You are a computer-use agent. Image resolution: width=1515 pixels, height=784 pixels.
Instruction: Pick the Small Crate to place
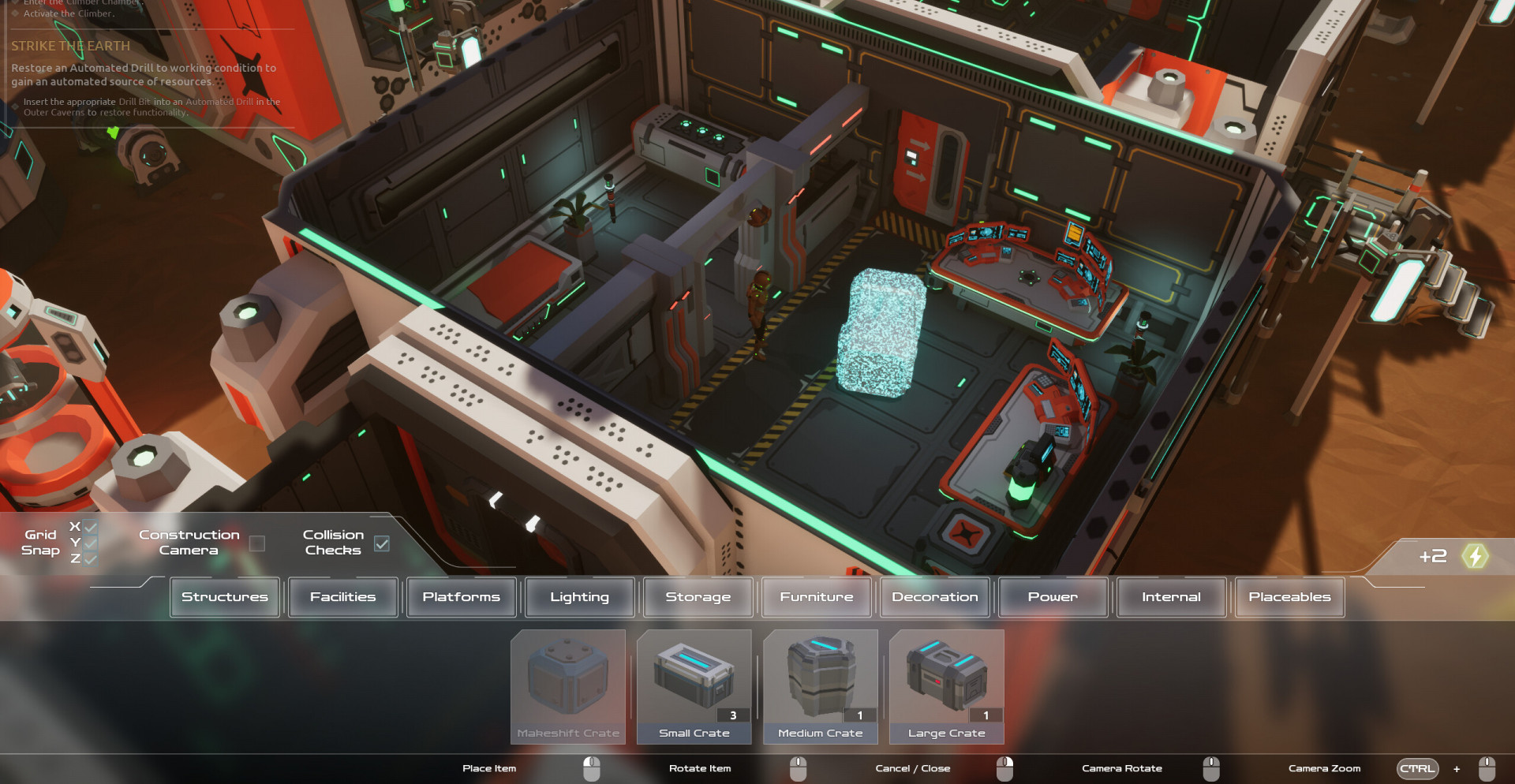click(694, 686)
